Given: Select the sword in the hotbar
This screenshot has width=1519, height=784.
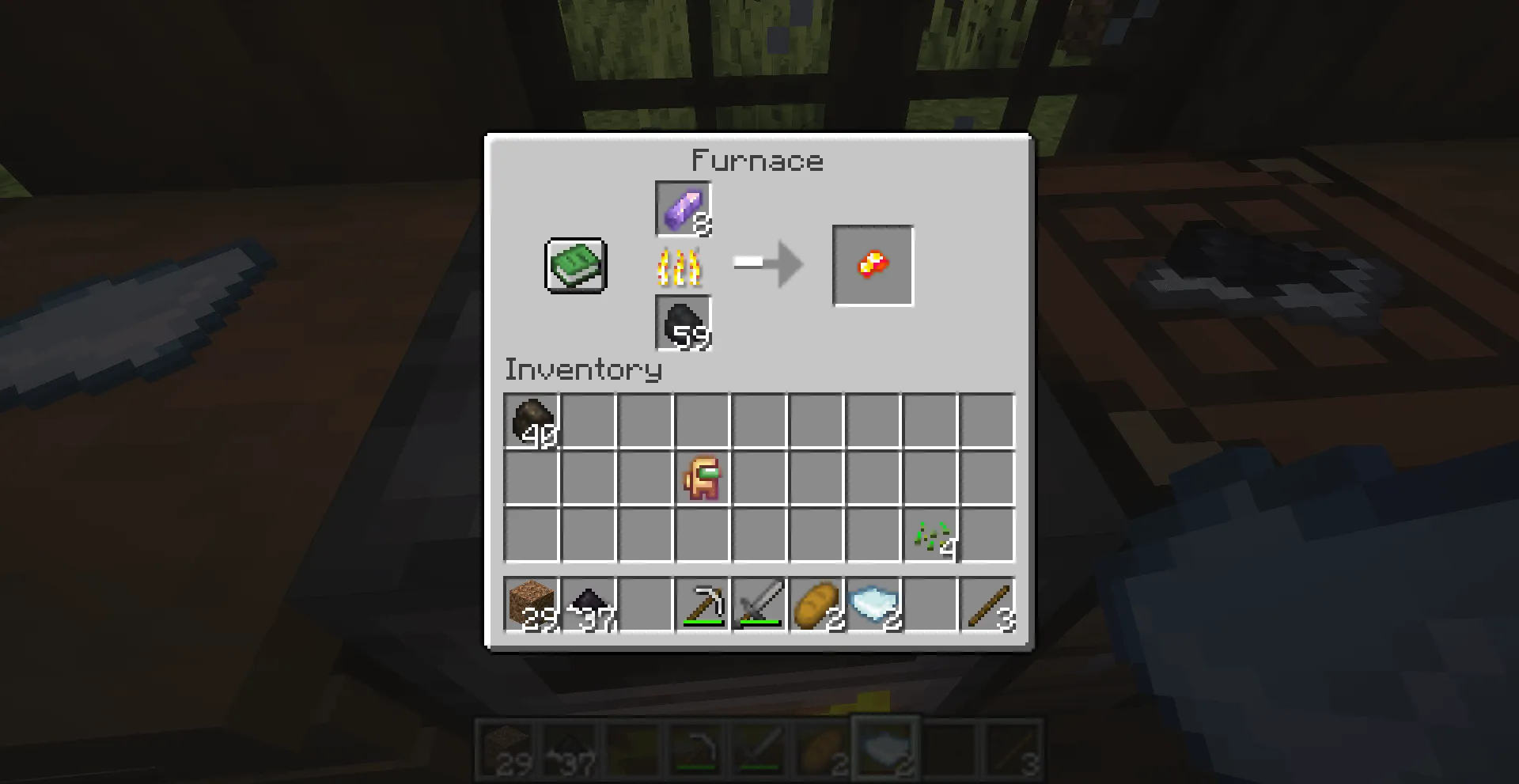Looking at the screenshot, I should 758,605.
